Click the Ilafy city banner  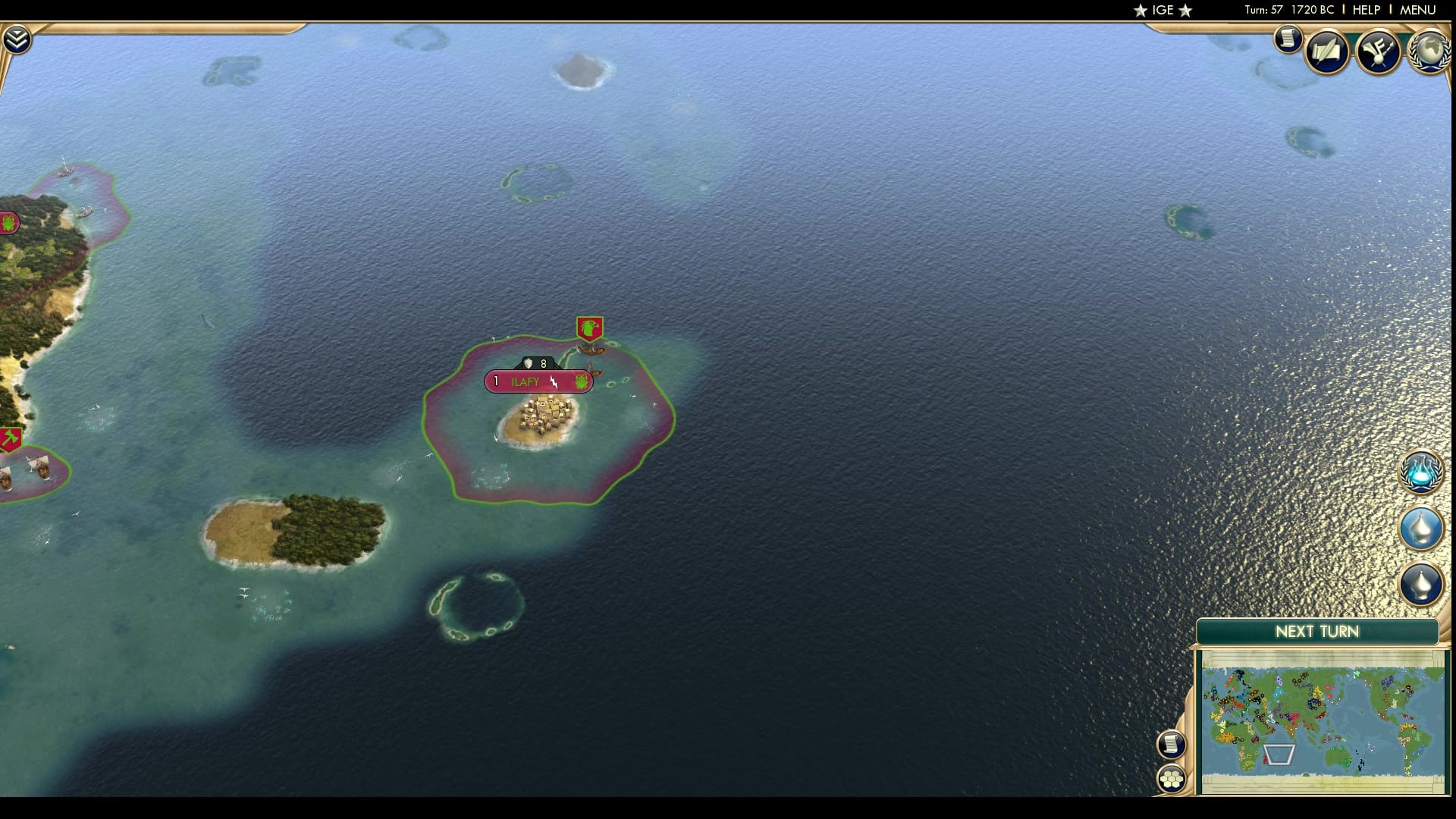click(524, 382)
